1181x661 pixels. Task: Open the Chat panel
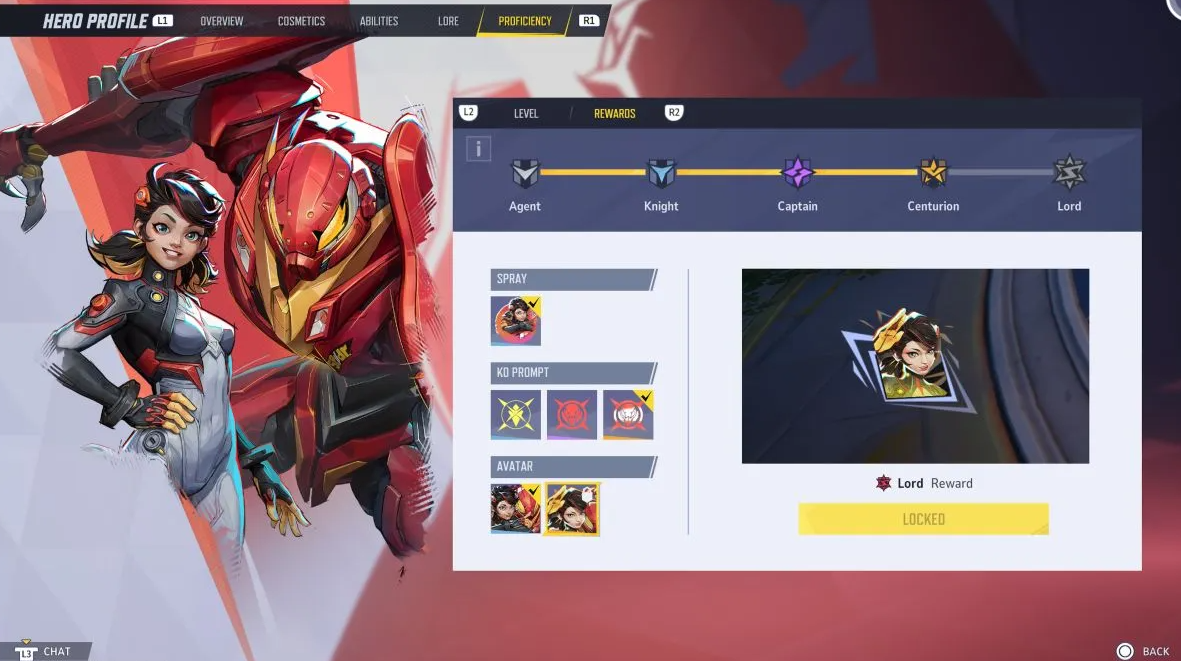[x=47, y=651]
